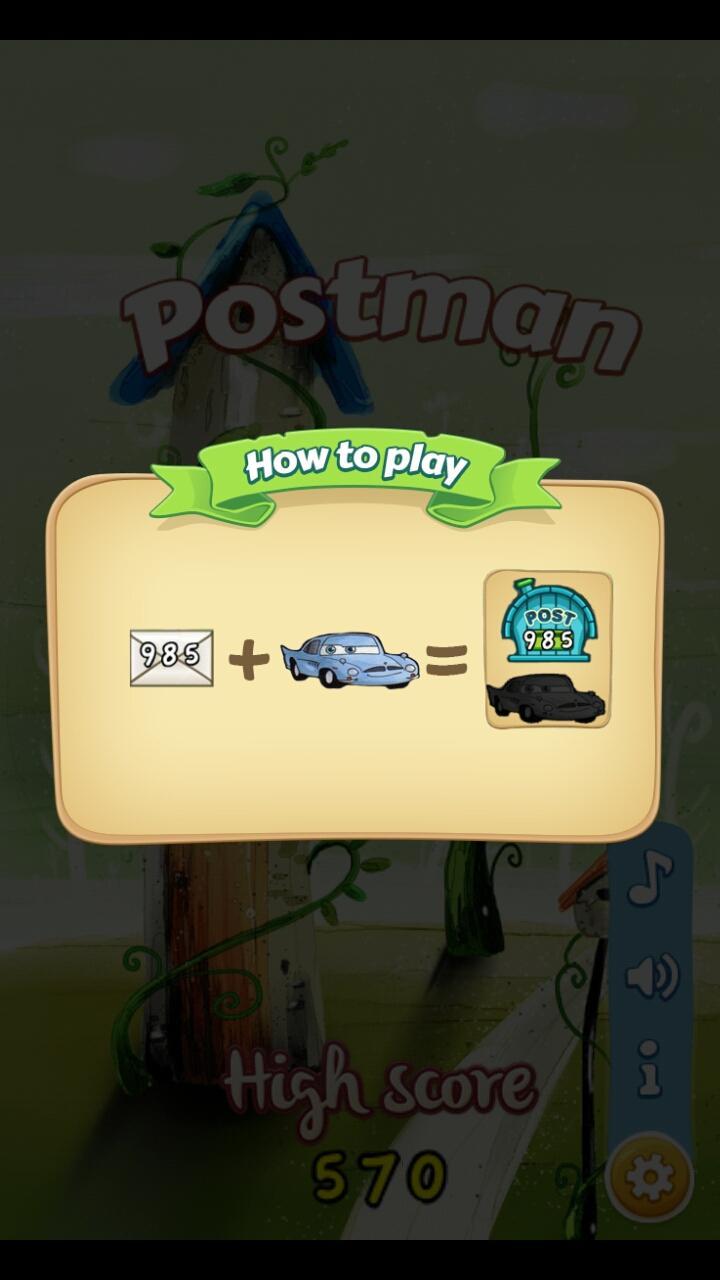Open the info button

click(650, 1068)
